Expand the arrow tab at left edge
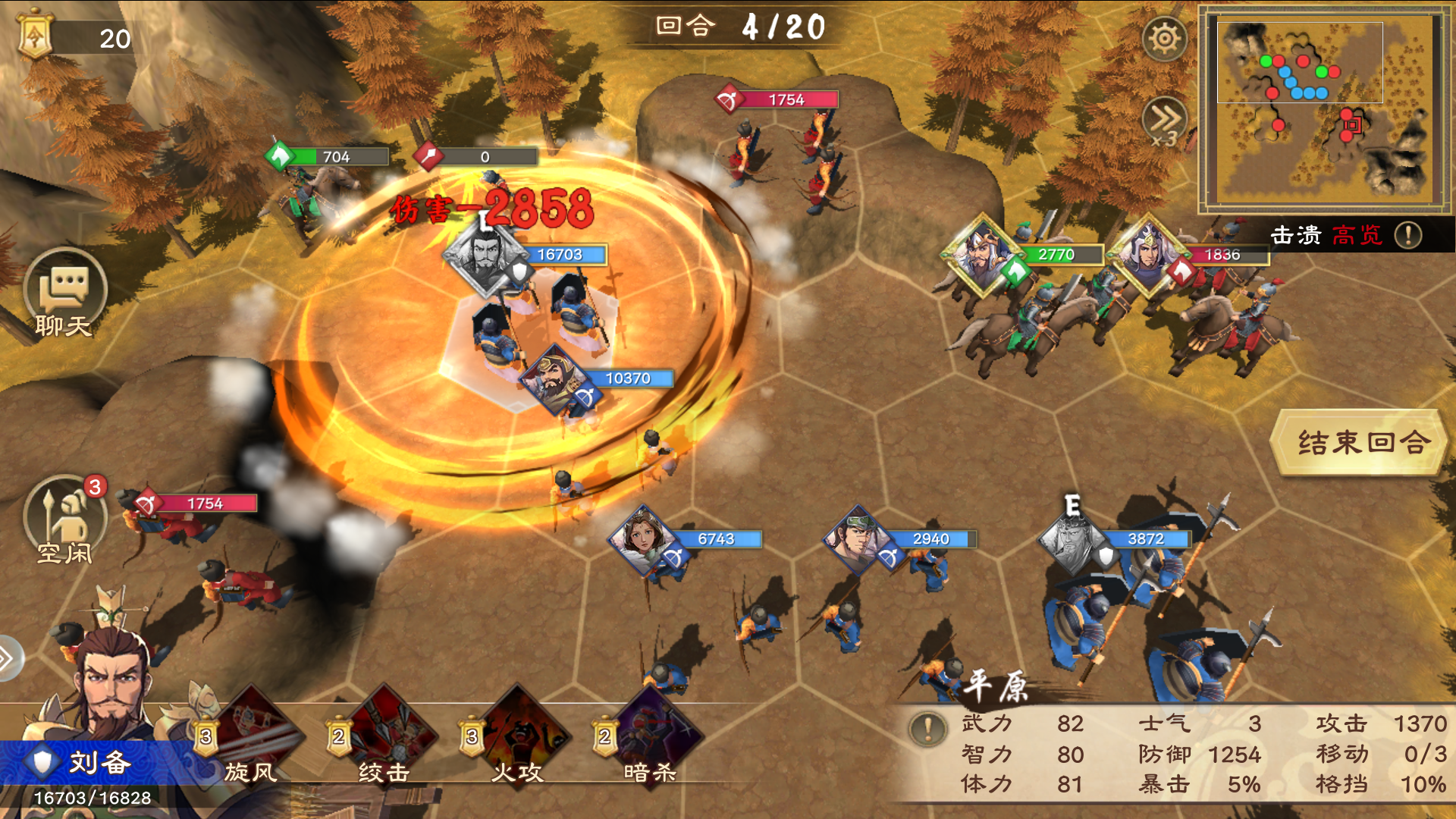Image resolution: width=1456 pixels, height=819 pixels. [8, 658]
